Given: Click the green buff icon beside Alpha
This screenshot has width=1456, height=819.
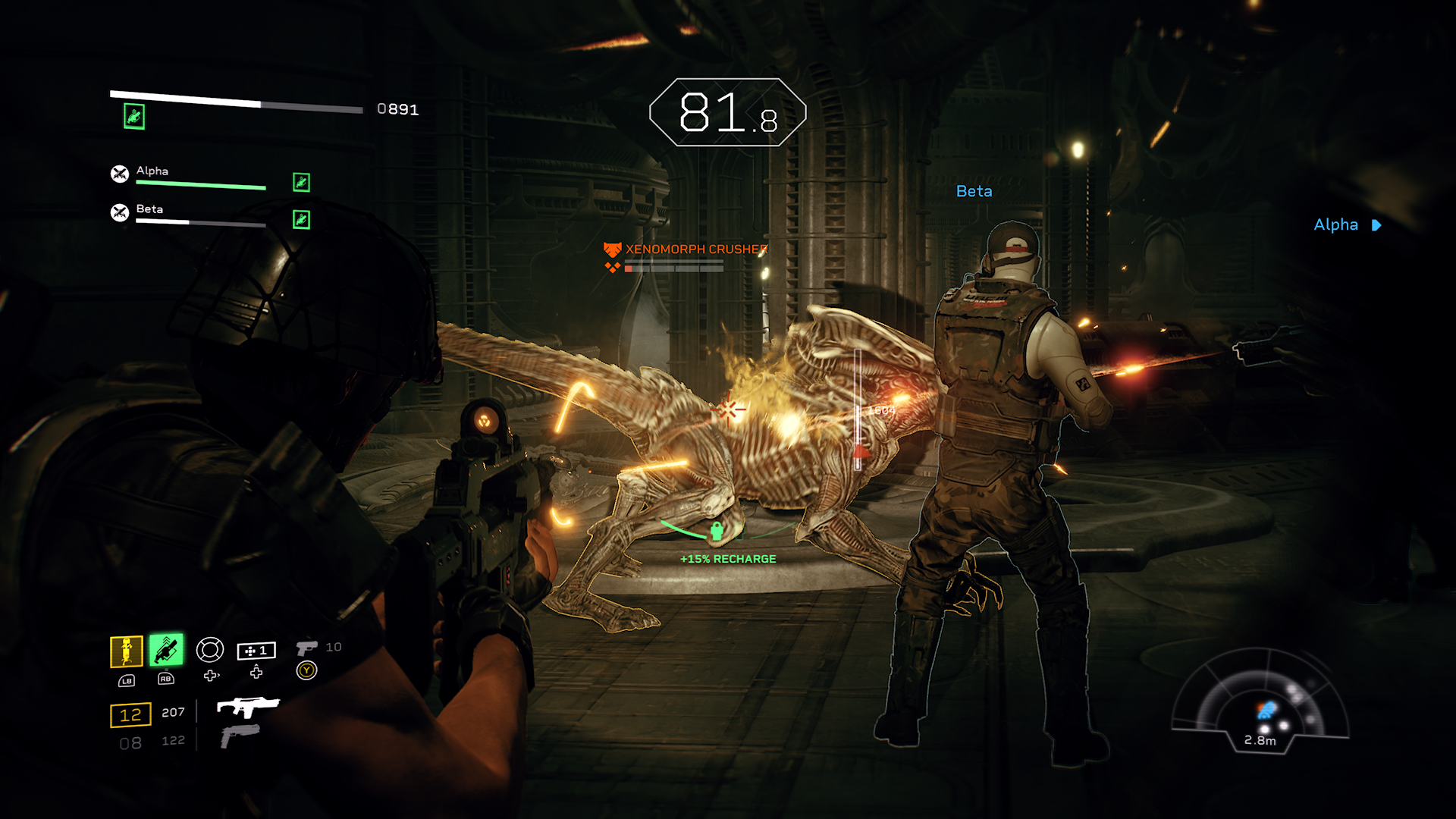Looking at the screenshot, I should (301, 182).
